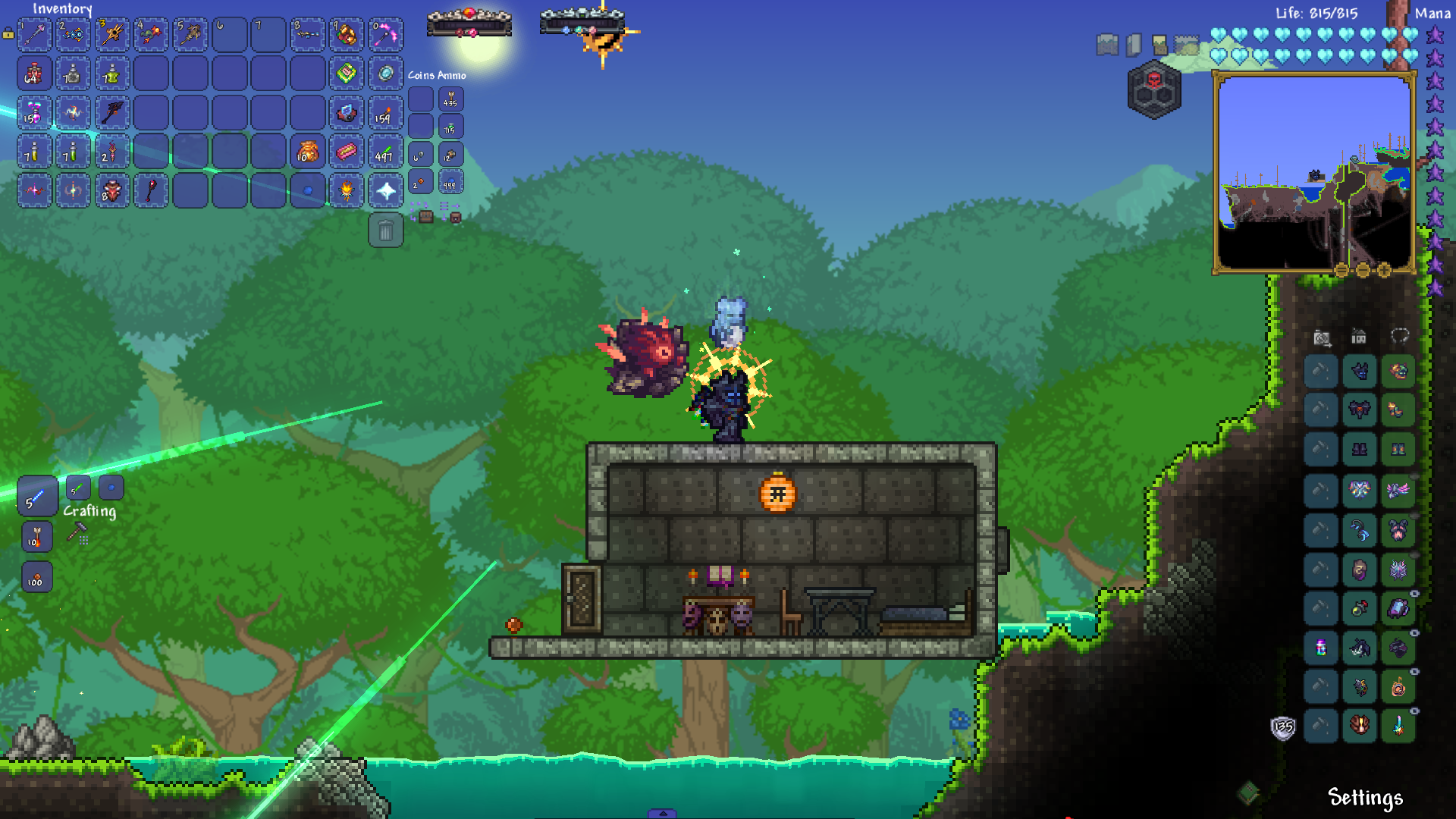
Task: Click the quick stack to chests button
Action: pyautogui.click(x=423, y=212)
